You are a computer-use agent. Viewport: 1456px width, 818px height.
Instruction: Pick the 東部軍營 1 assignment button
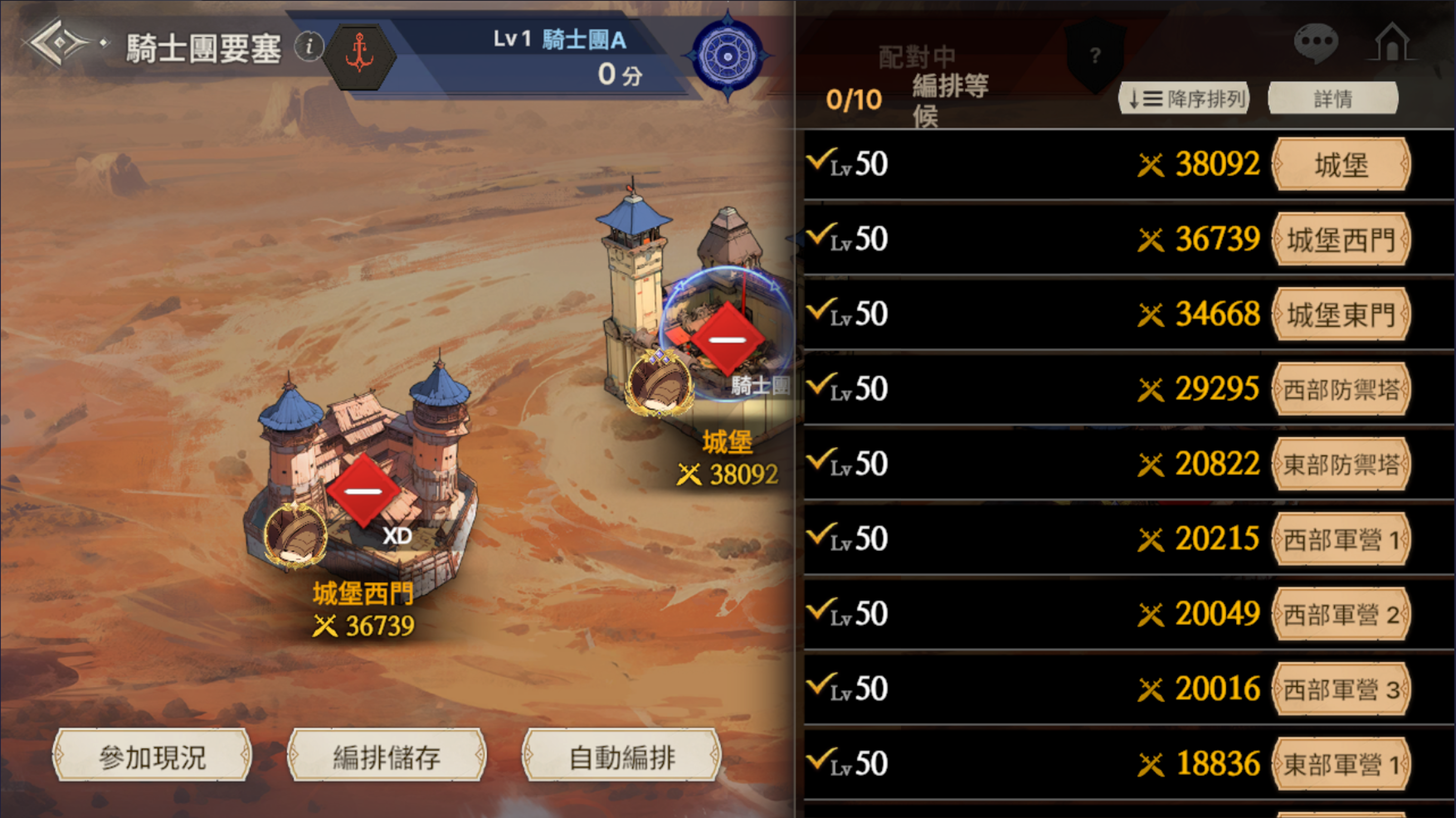(x=1341, y=764)
